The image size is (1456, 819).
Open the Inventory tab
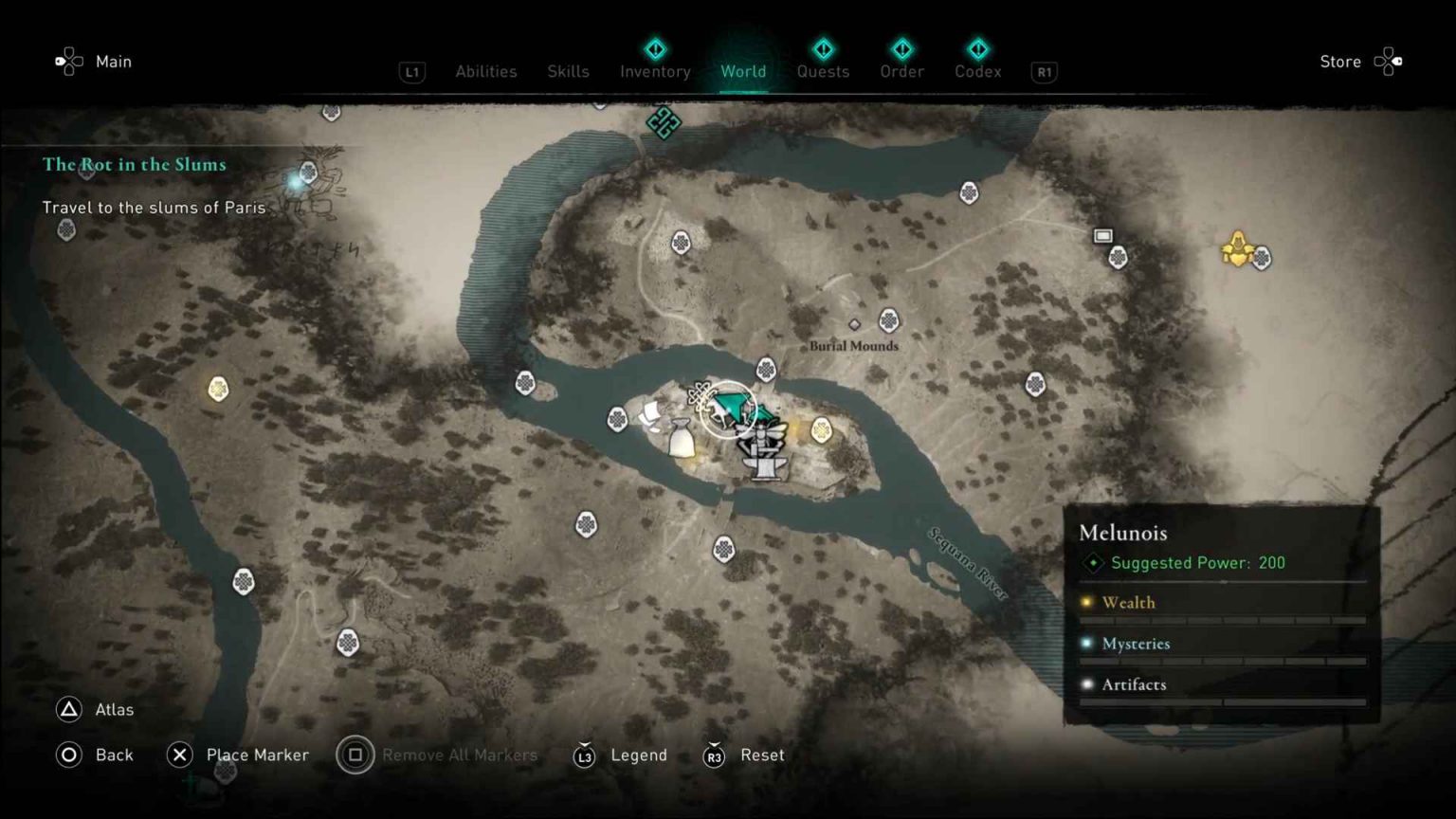(654, 71)
